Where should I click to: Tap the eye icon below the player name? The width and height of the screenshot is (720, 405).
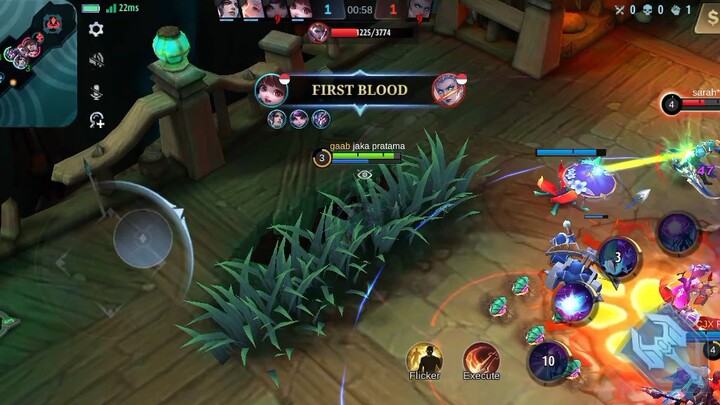click(x=364, y=174)
